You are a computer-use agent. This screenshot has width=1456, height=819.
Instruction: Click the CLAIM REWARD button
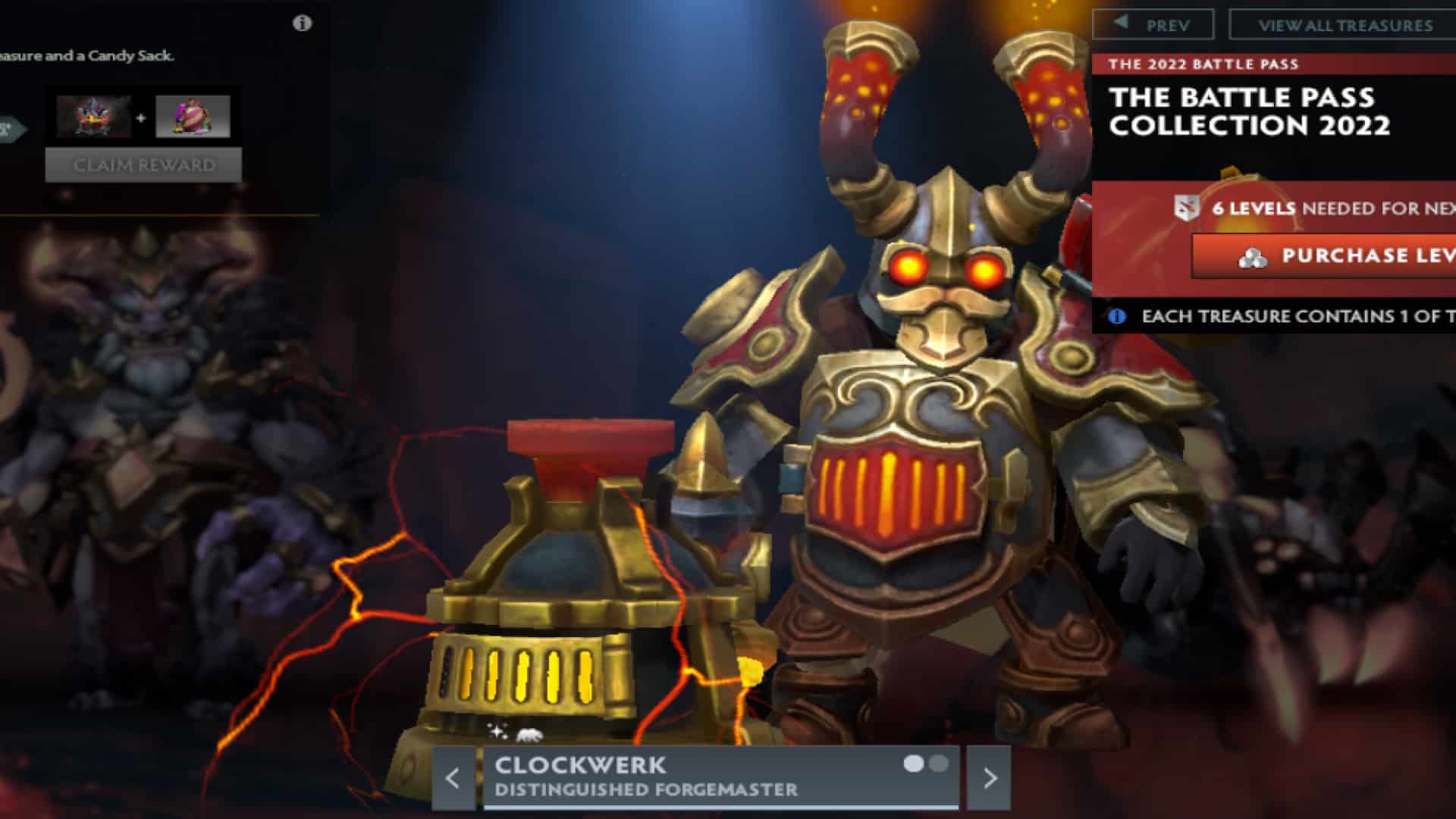tap(144, 165)
